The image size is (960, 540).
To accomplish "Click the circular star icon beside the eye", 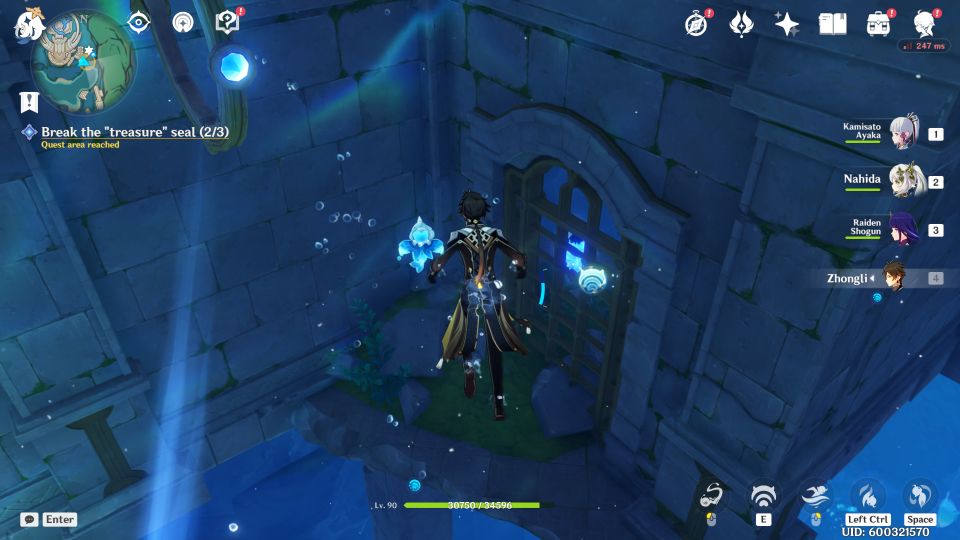I will [x=183, y=22].
